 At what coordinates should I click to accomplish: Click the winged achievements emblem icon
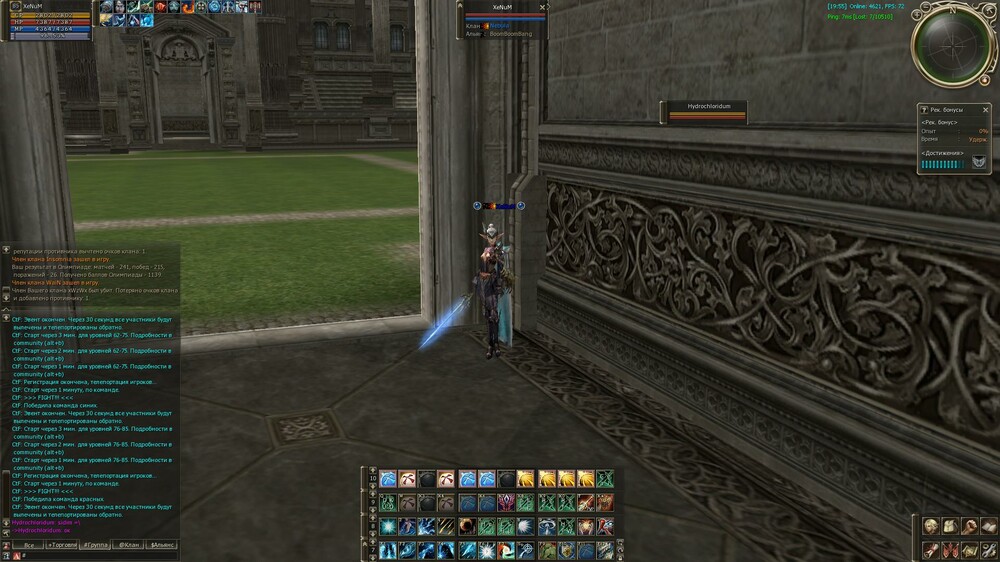point(978,163)
